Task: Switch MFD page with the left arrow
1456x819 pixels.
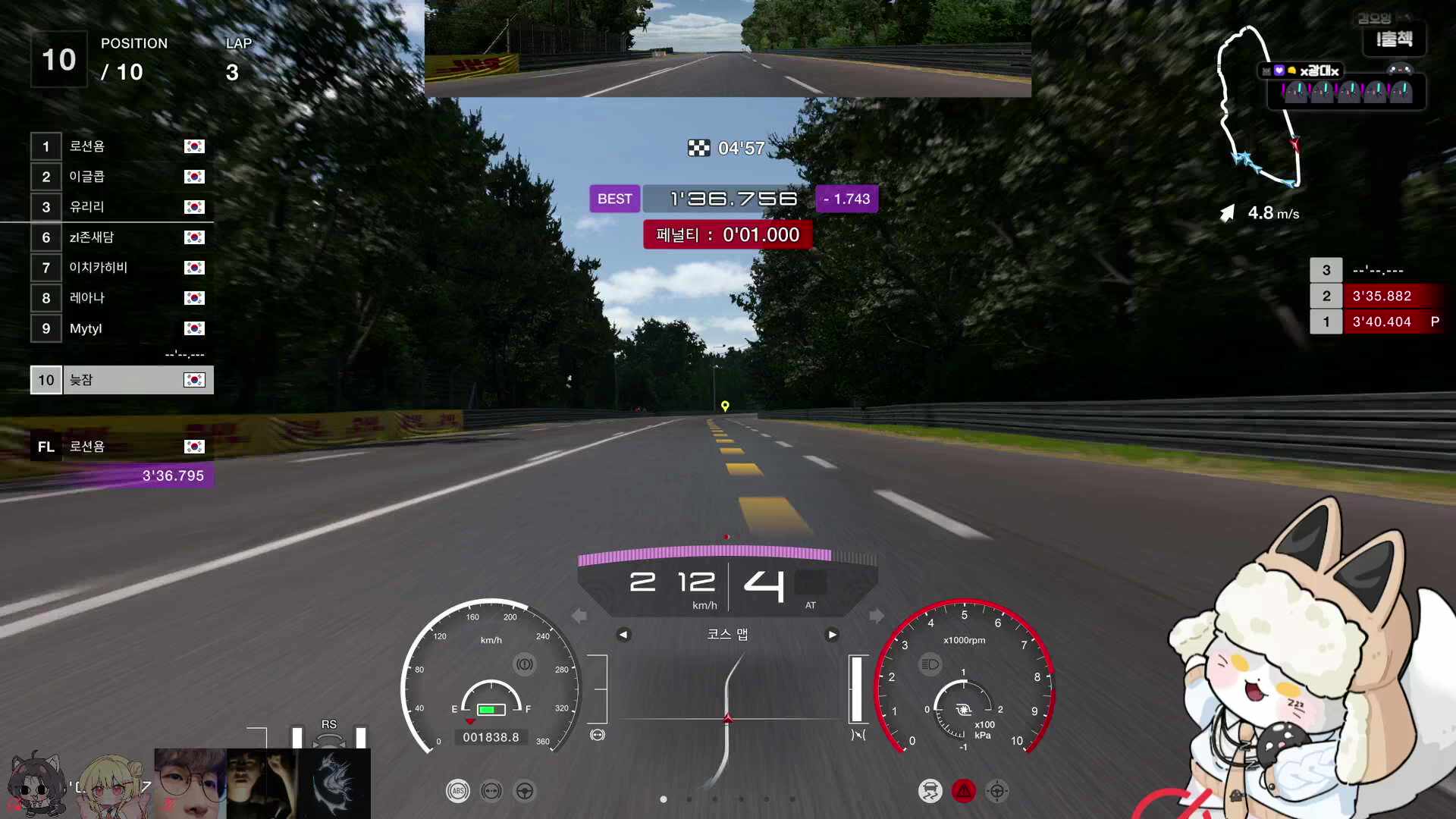Action: point(623,635)
